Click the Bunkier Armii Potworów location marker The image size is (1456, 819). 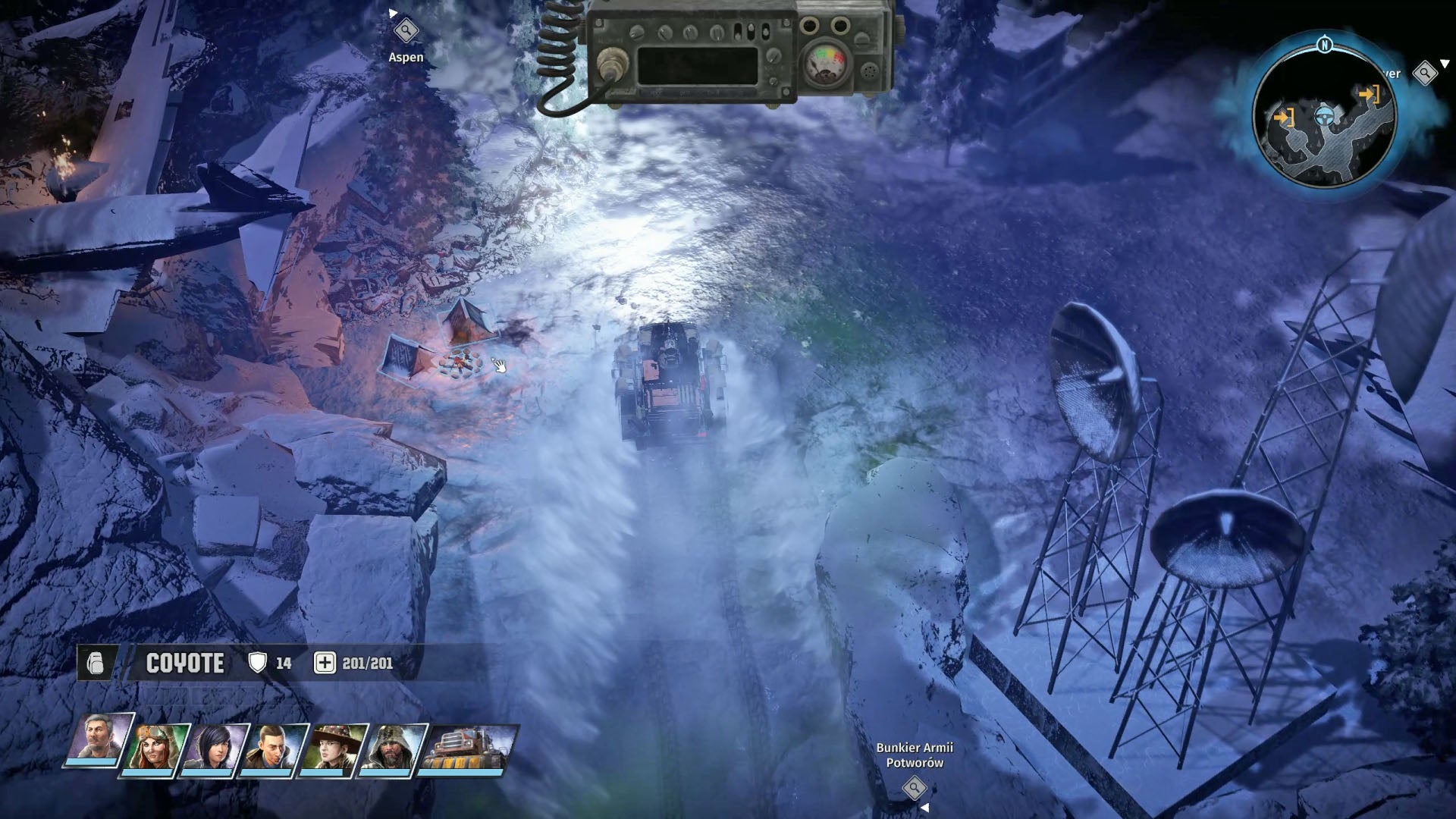click(916, 789)
